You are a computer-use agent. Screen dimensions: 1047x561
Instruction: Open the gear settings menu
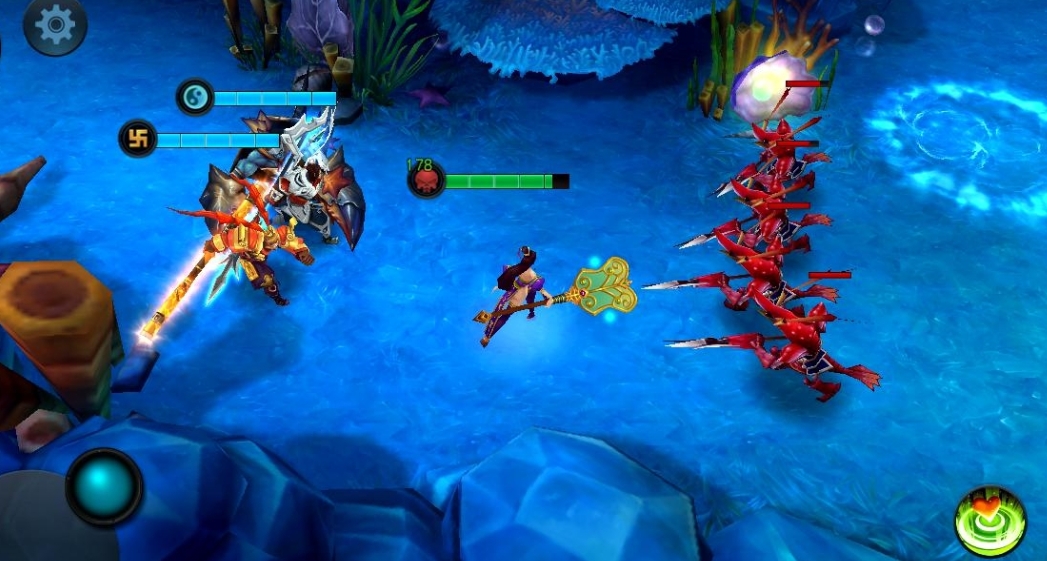[x=55, y=27]
